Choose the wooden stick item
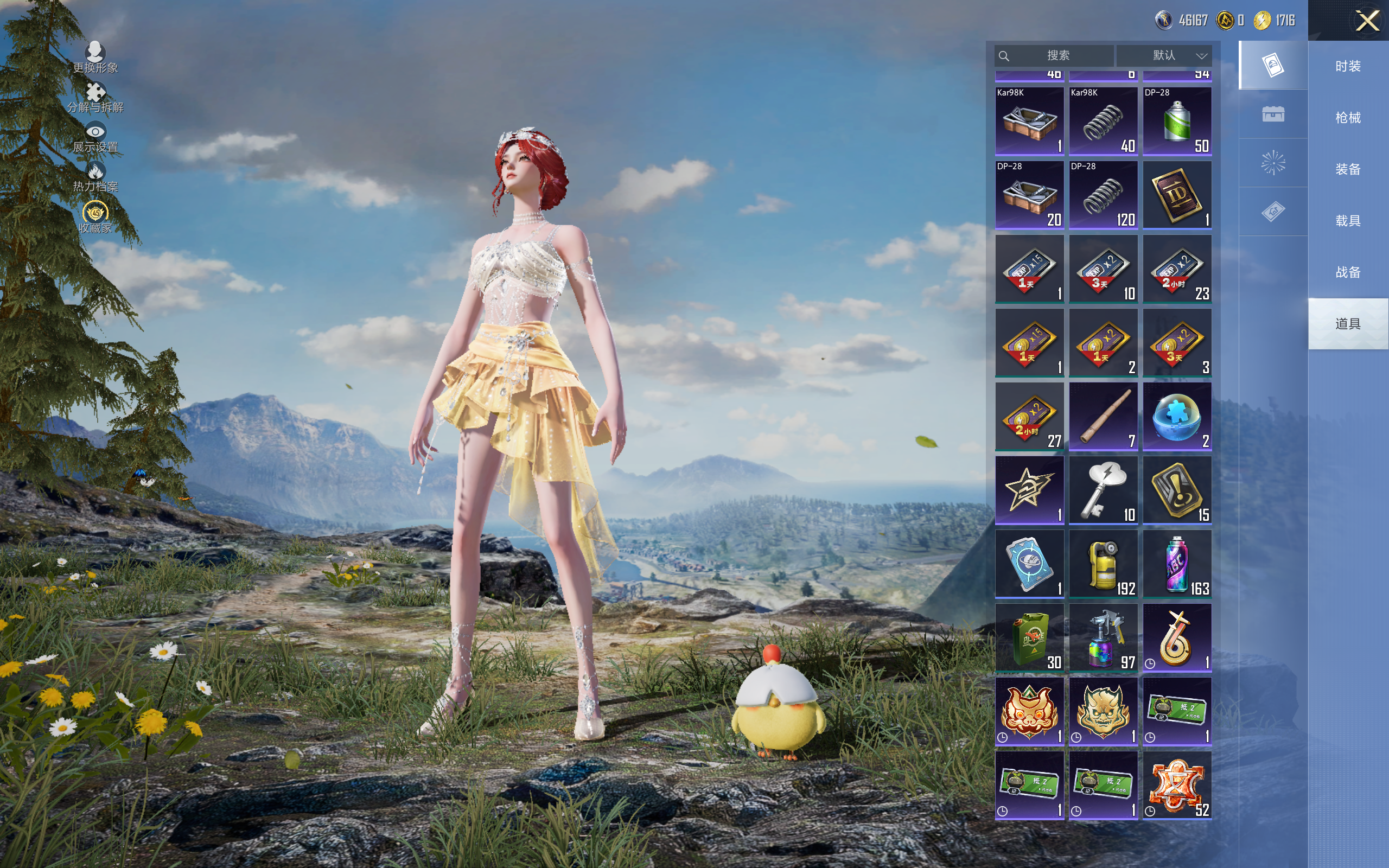The image size is (1389, 868). 1103,417
